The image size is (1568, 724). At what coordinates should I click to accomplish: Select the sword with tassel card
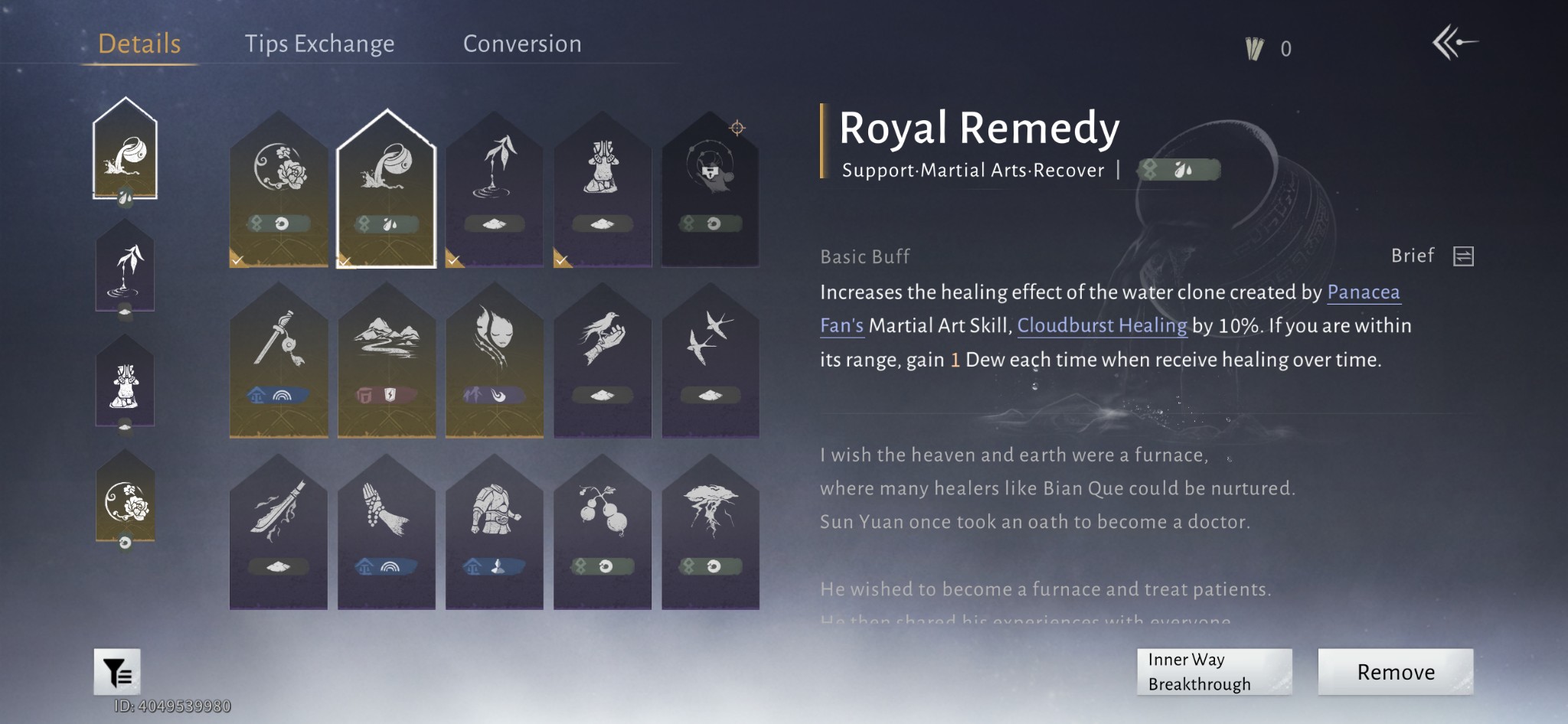tap(279, 360)
